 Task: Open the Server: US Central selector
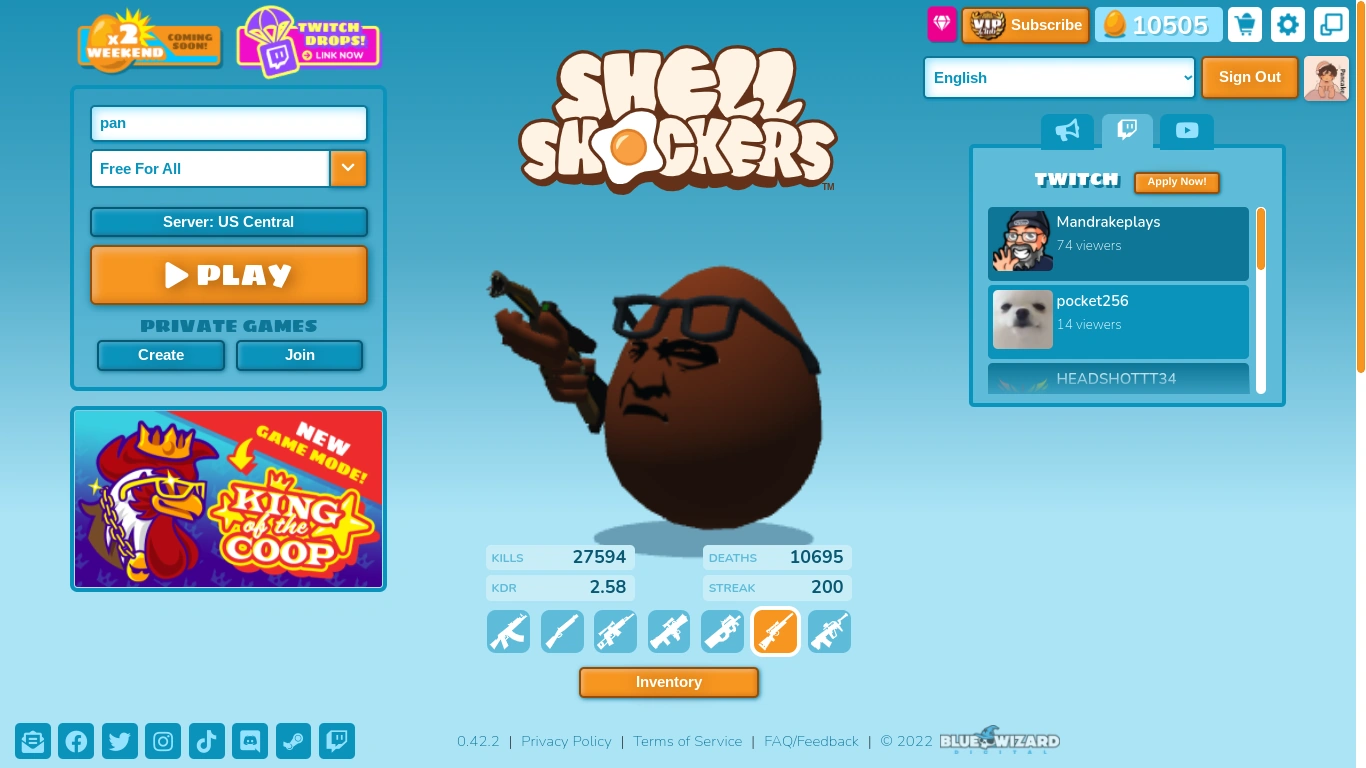[x=228, y=222]
